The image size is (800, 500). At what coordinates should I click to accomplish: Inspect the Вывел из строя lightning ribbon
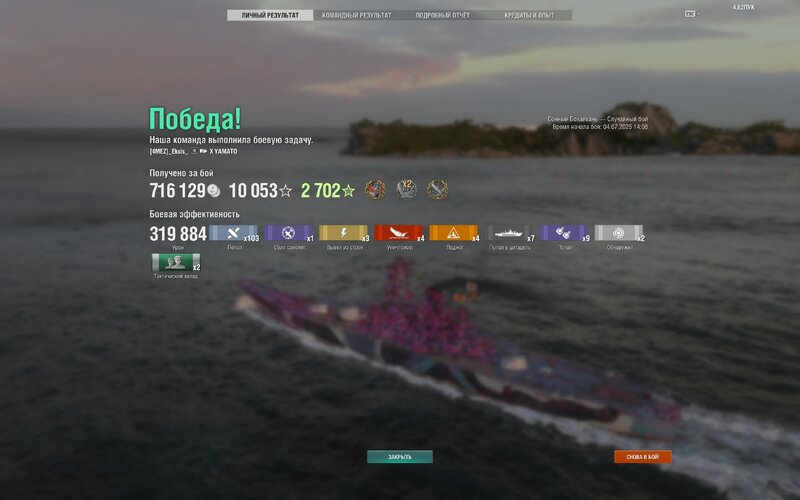pyautogui.click(x=344, y=234)
